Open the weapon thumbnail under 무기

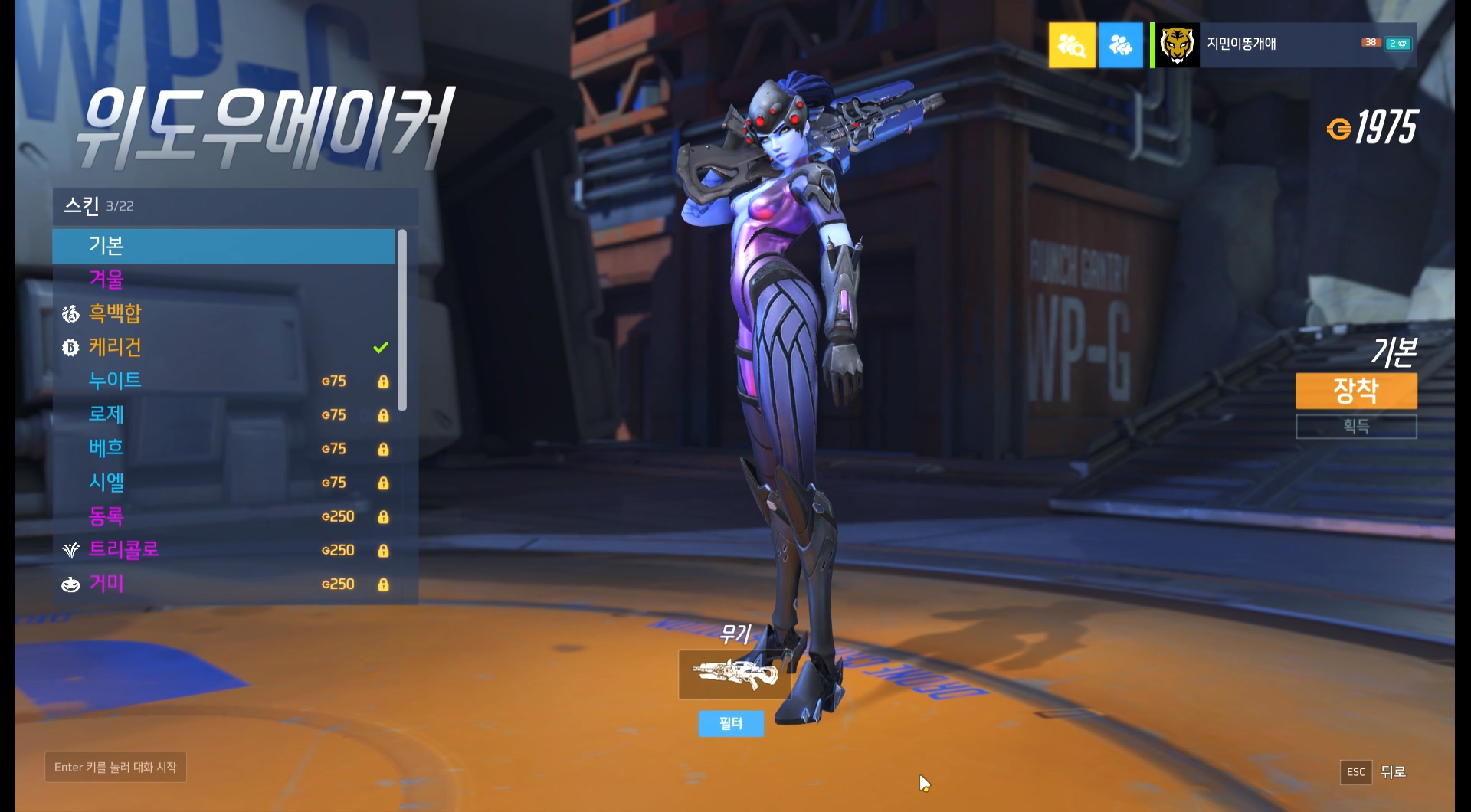tap(734, 675)
